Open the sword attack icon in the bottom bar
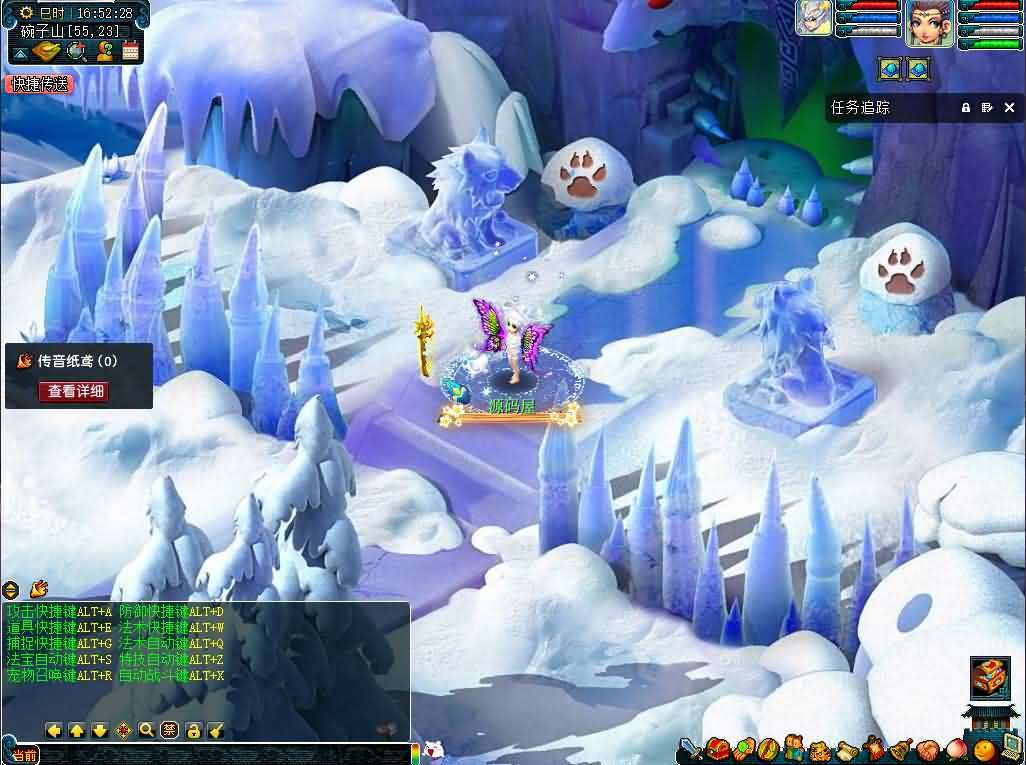The image size is (1026, 765). [690, 748]
